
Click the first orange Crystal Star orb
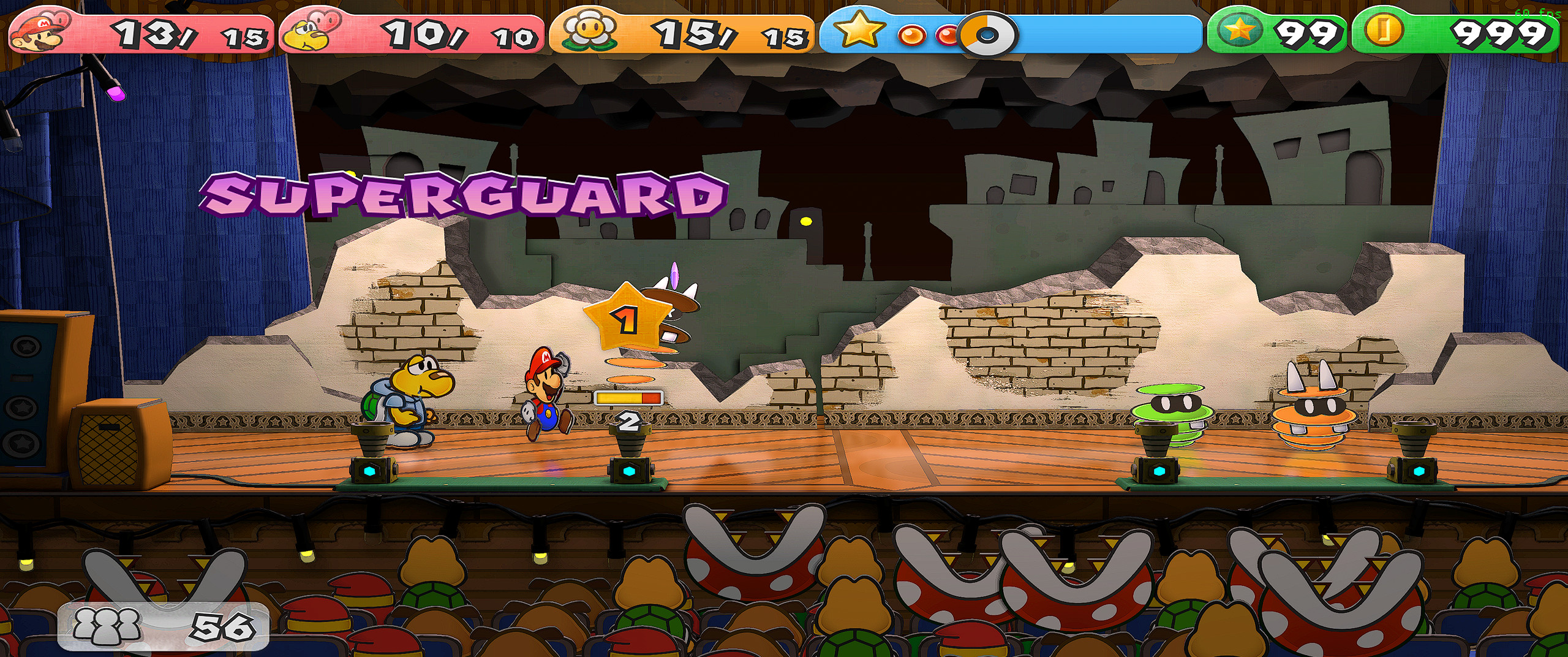point(911,34)
